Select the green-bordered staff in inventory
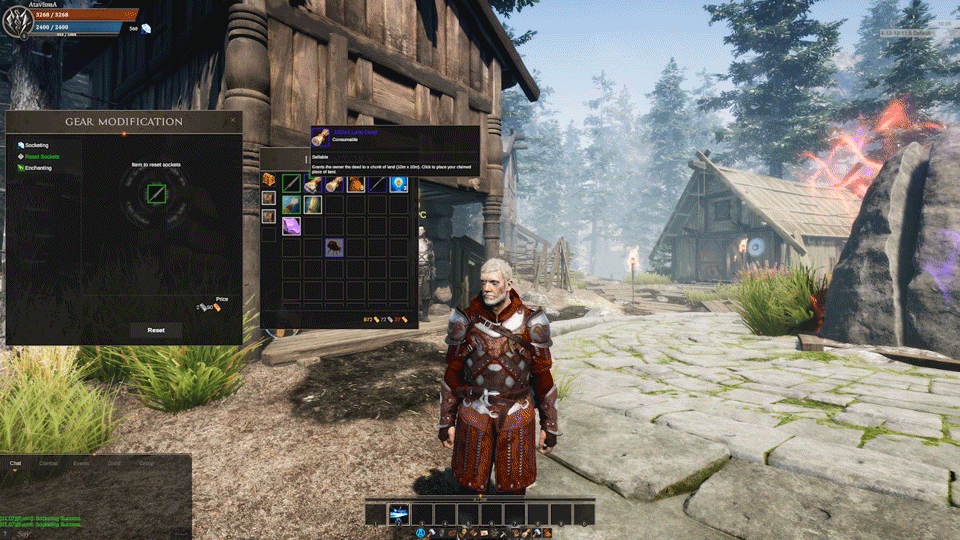 [x=291, y=183]
